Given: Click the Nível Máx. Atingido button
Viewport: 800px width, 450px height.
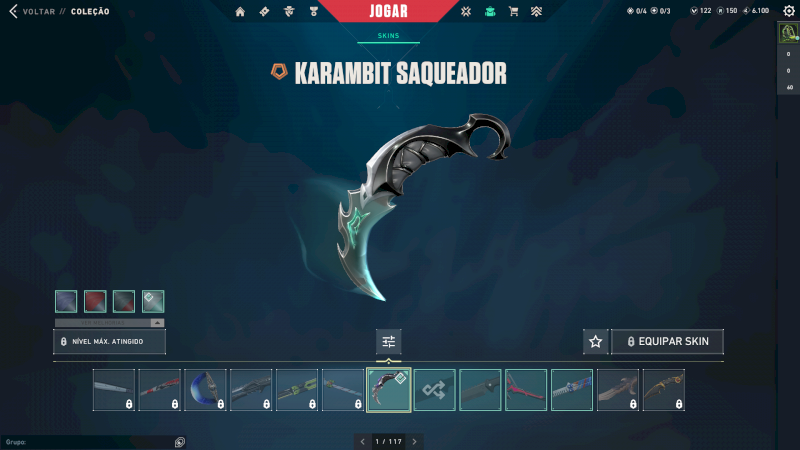Looking at the screenshot, I should click(x=109, y=342).
